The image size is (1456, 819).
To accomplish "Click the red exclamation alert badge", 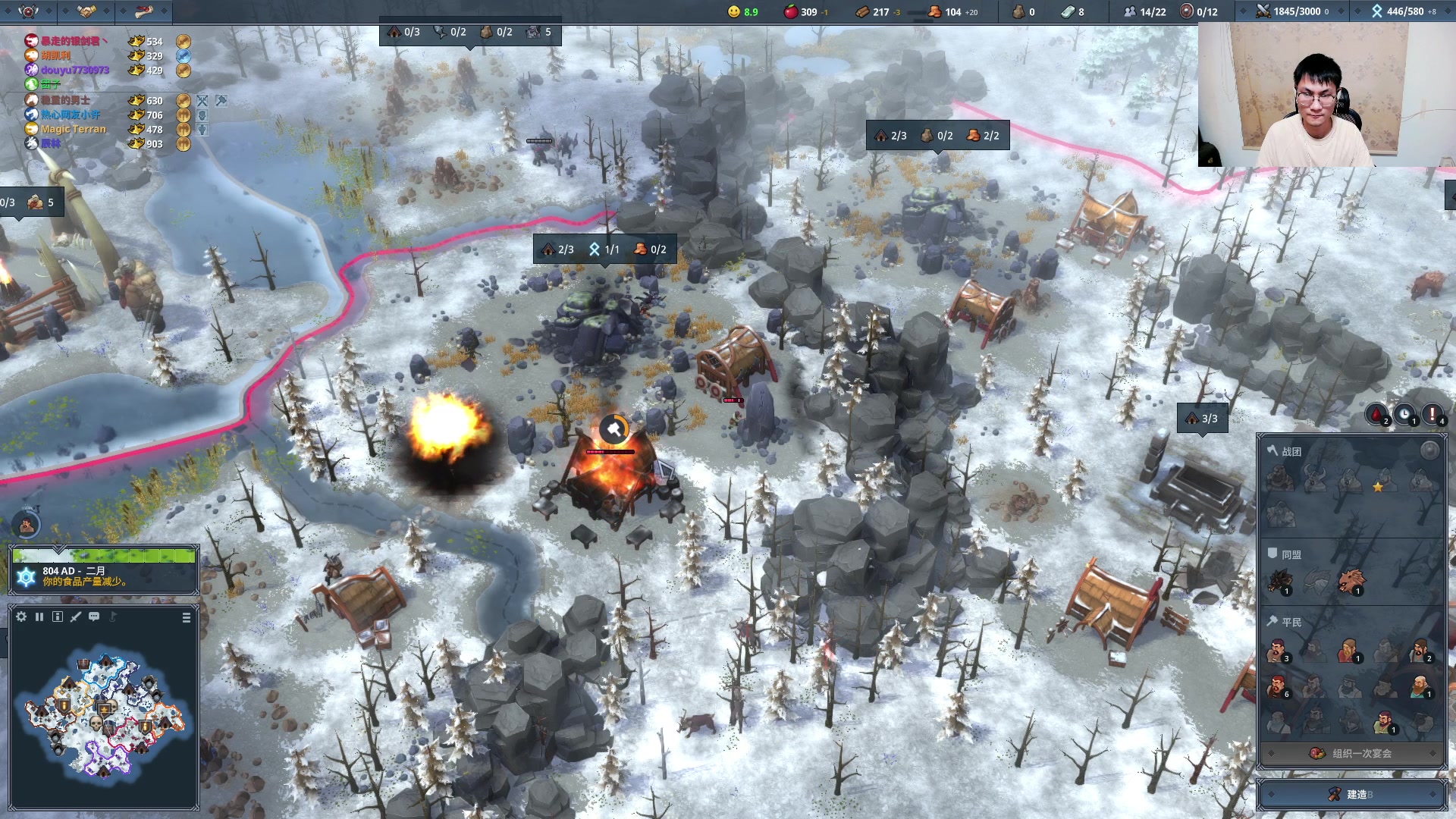I will [x=1432, y=414].
